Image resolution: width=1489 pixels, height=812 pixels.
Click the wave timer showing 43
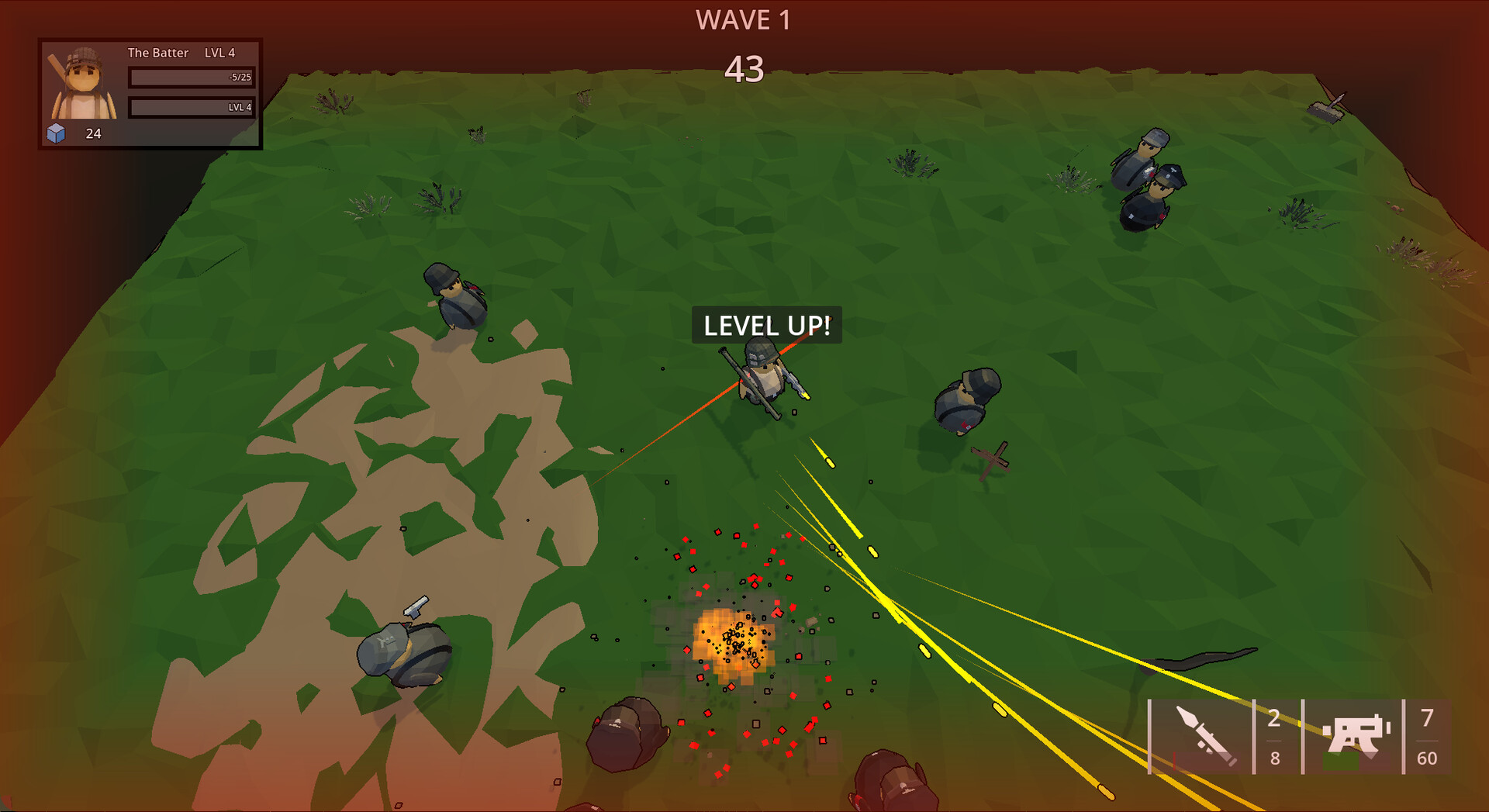[744, 71]
